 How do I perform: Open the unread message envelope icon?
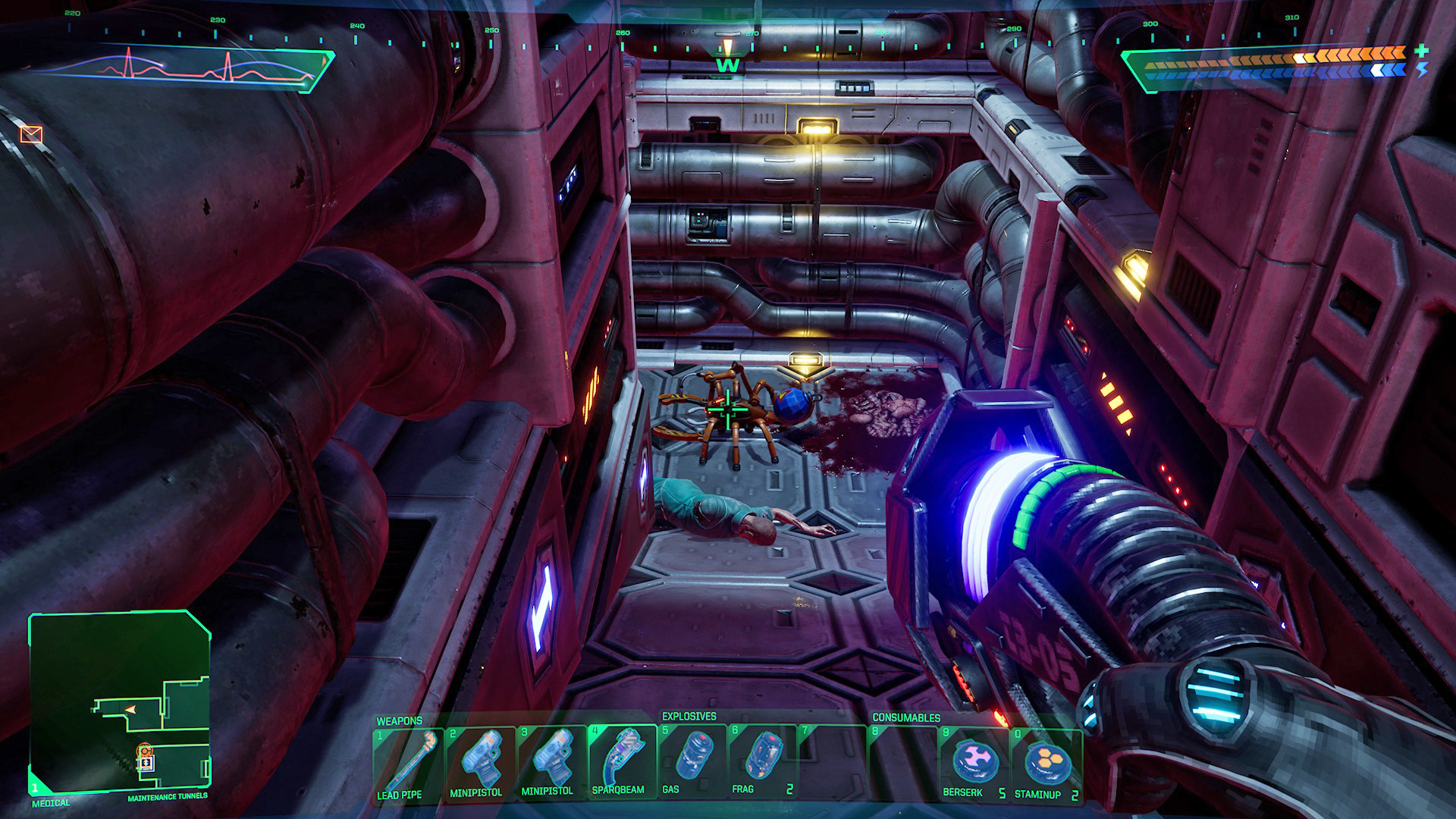(x=31, y=135)
